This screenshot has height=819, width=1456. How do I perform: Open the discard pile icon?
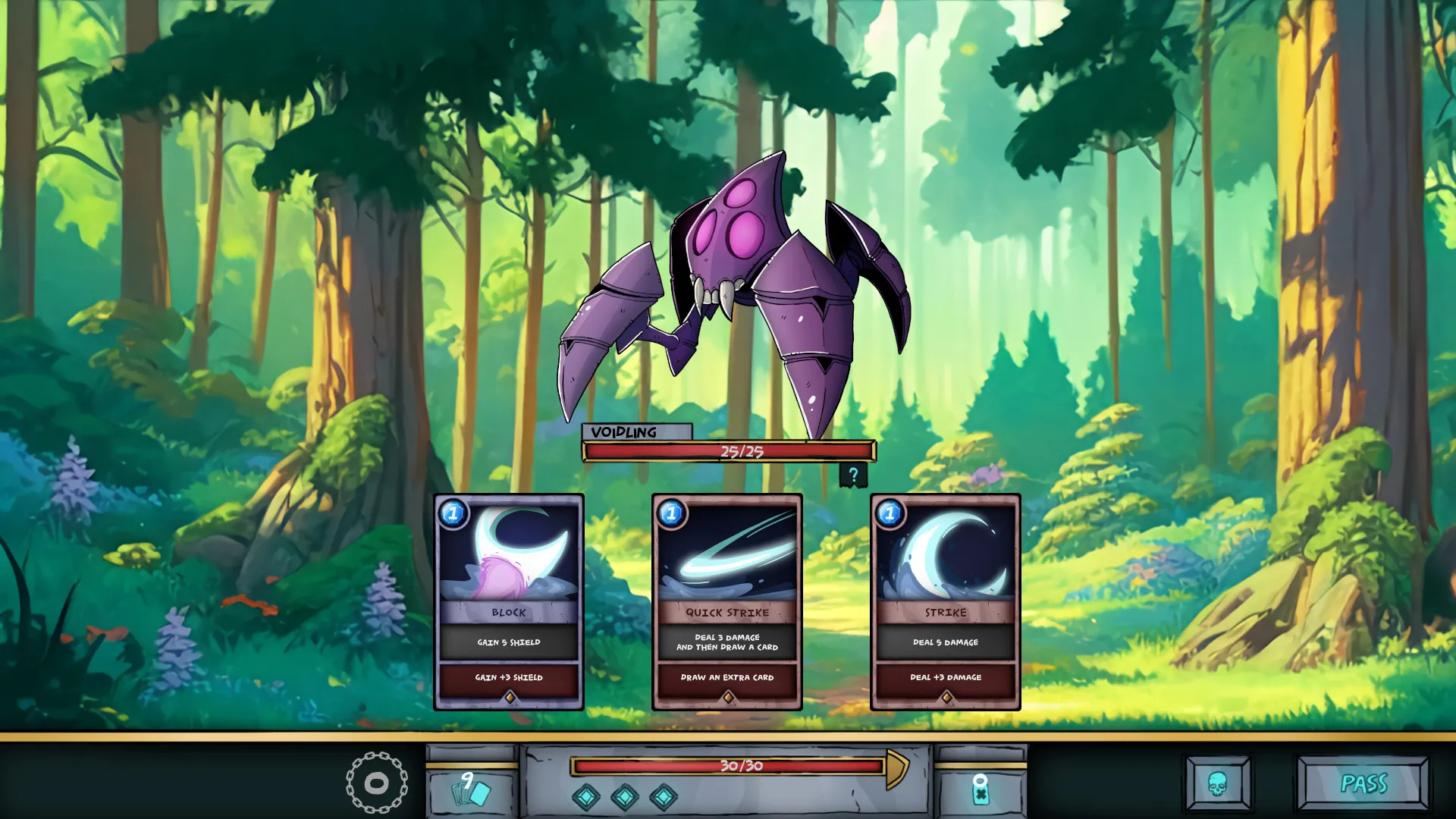pyautogui.click(x=980, y=790)
